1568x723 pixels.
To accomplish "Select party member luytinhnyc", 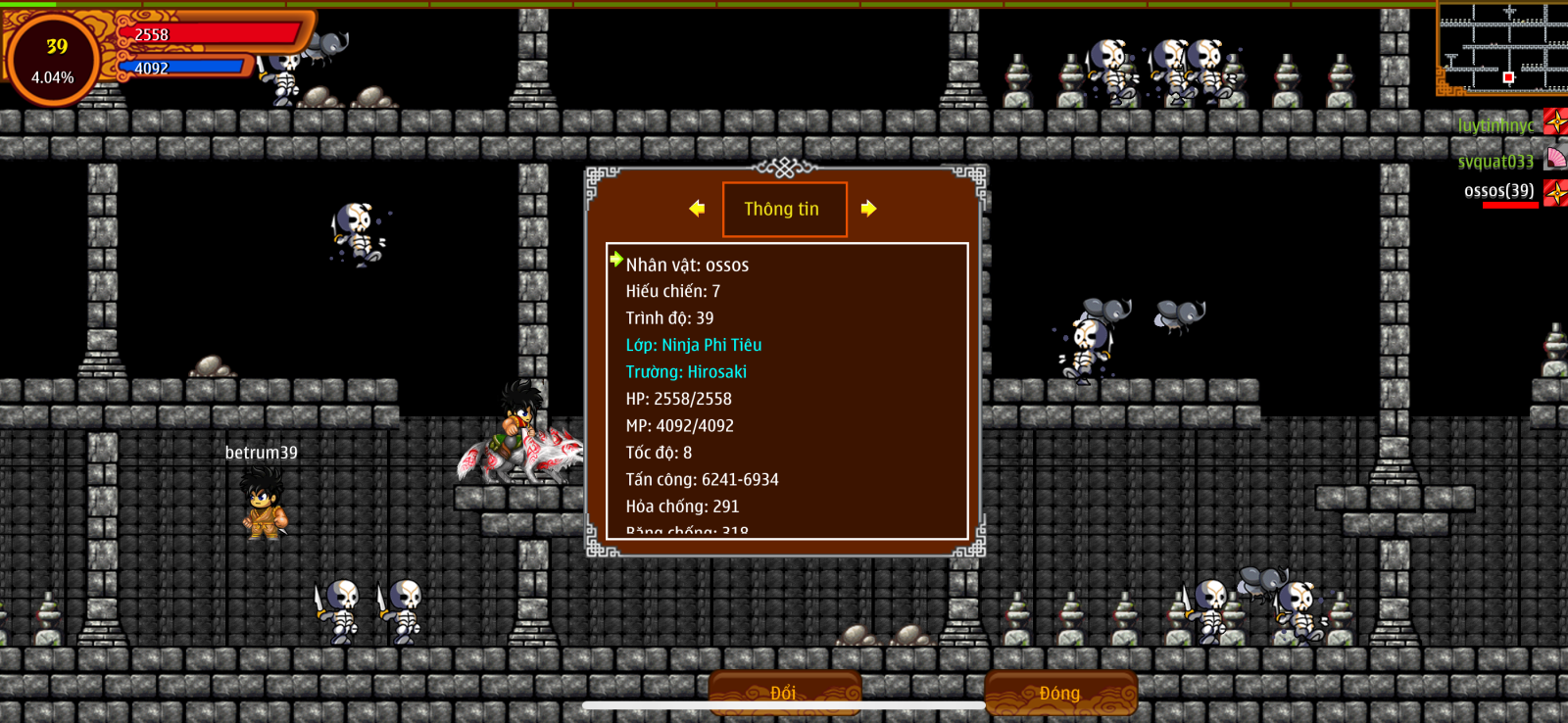I will (1496, 125).
